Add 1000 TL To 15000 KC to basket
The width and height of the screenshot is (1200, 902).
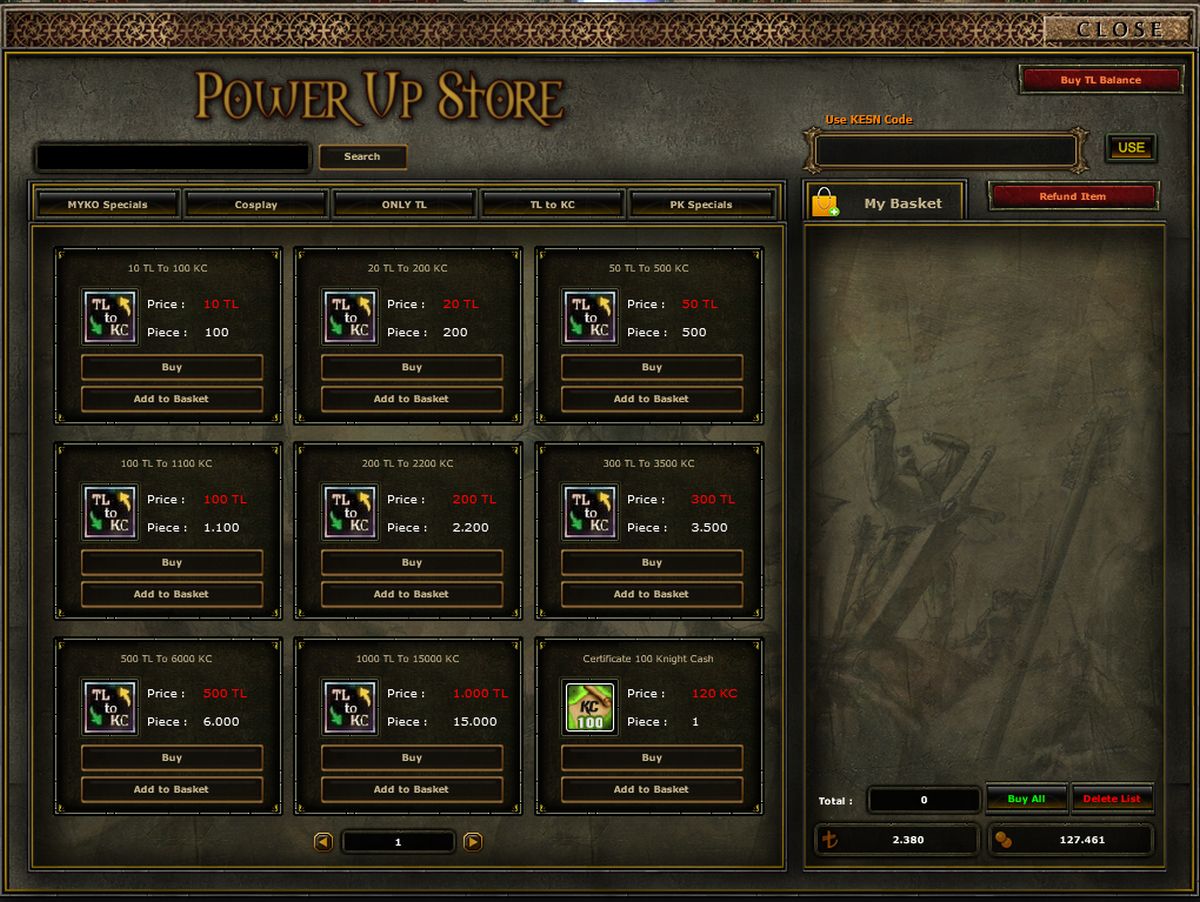(x=412, y=790)
